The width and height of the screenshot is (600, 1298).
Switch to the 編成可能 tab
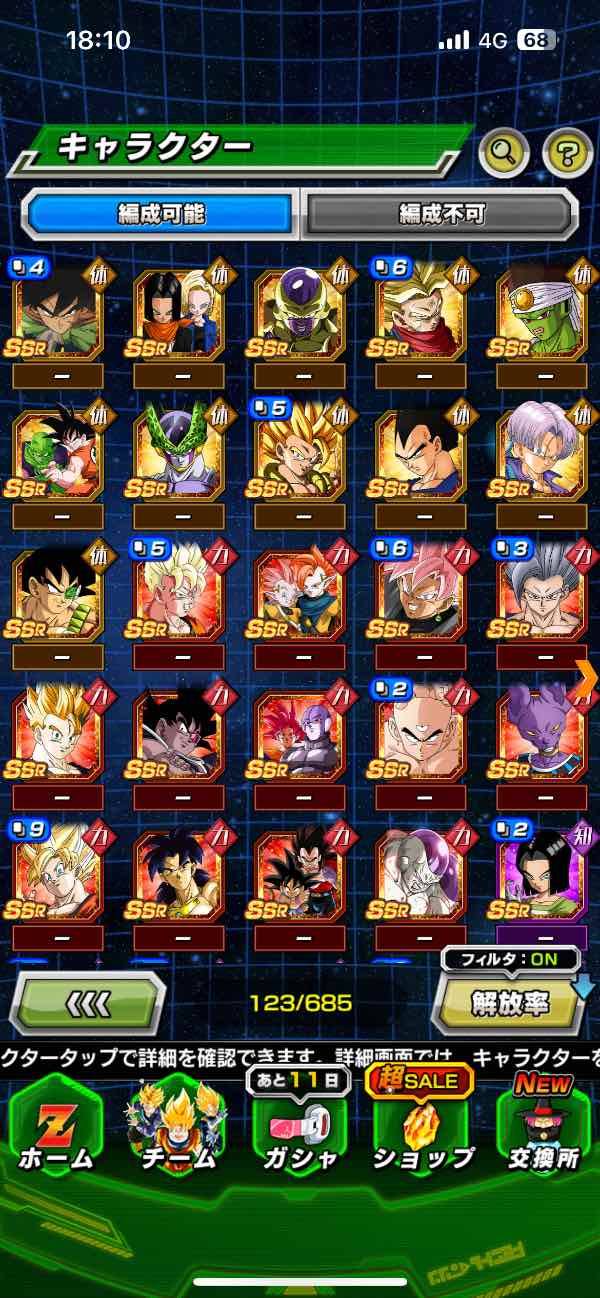(x=160, y=213)
